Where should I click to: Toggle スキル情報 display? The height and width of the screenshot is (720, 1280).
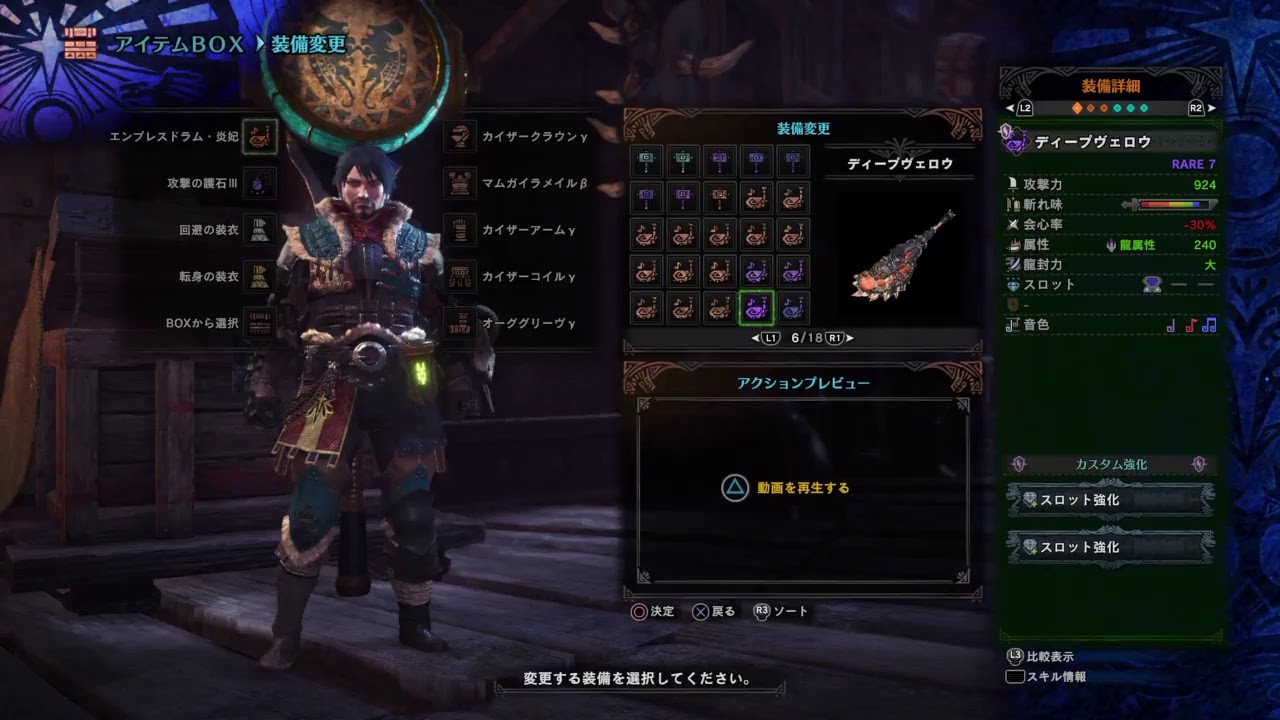point(1055,679)
